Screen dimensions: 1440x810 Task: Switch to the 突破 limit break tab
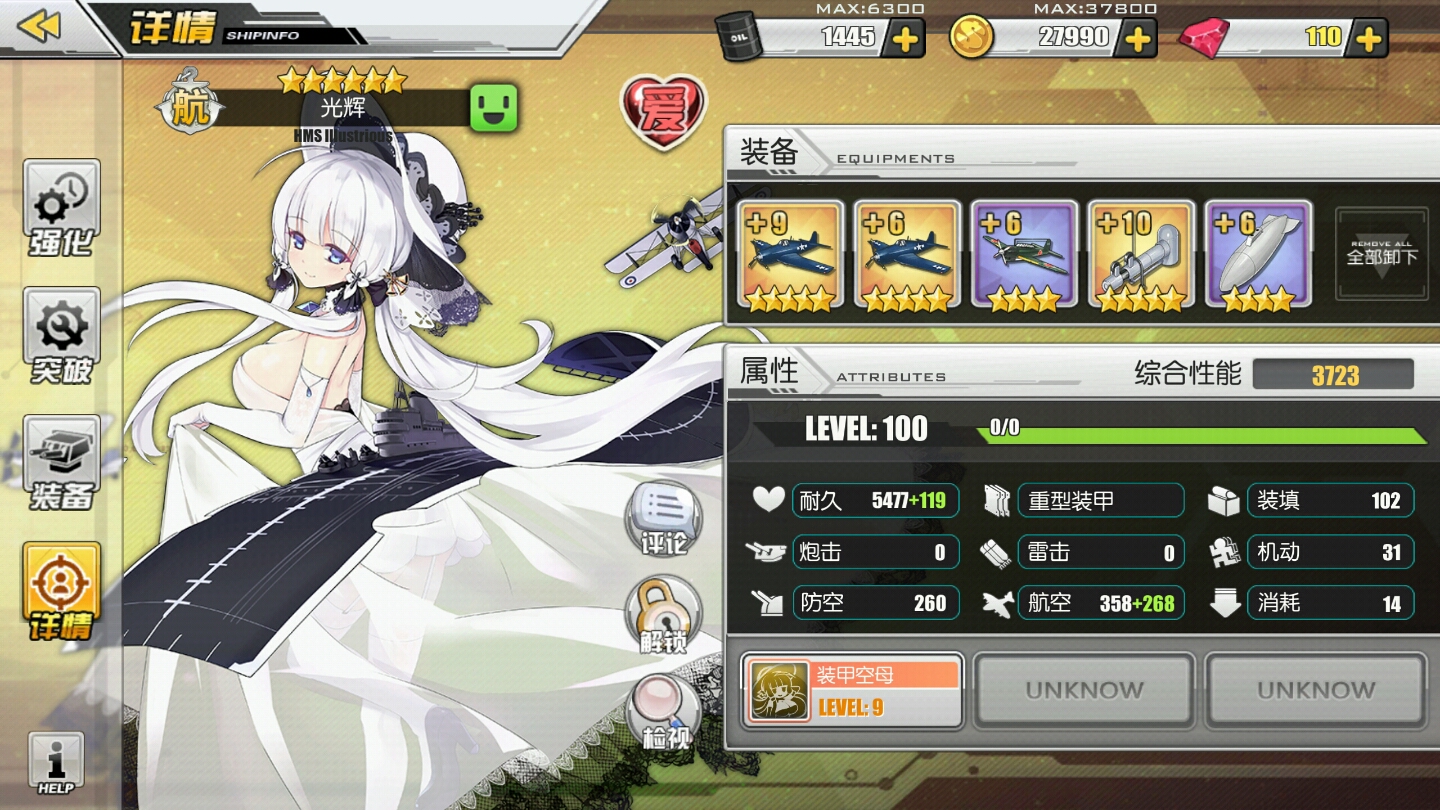(62, 337)
